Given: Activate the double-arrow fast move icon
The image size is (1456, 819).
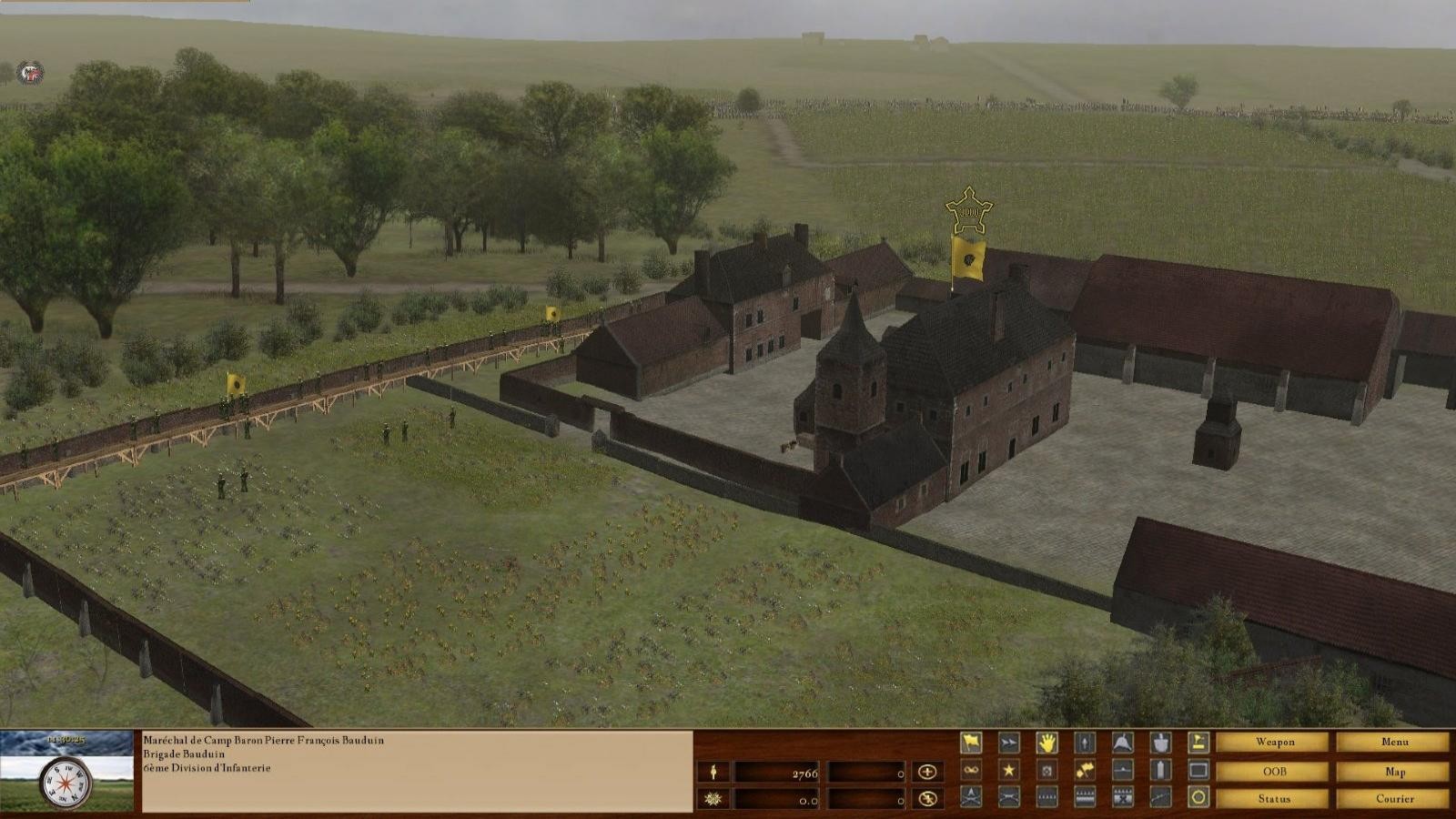Looking at the screenshot, I should coord(1009,743).
